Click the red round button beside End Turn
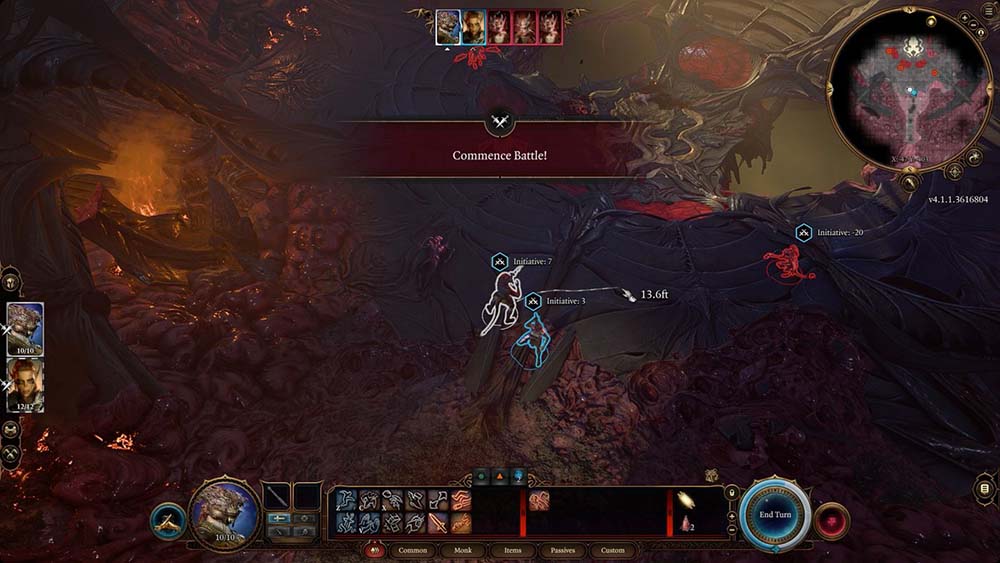1000x563 pixels. [x=833, y=521]
